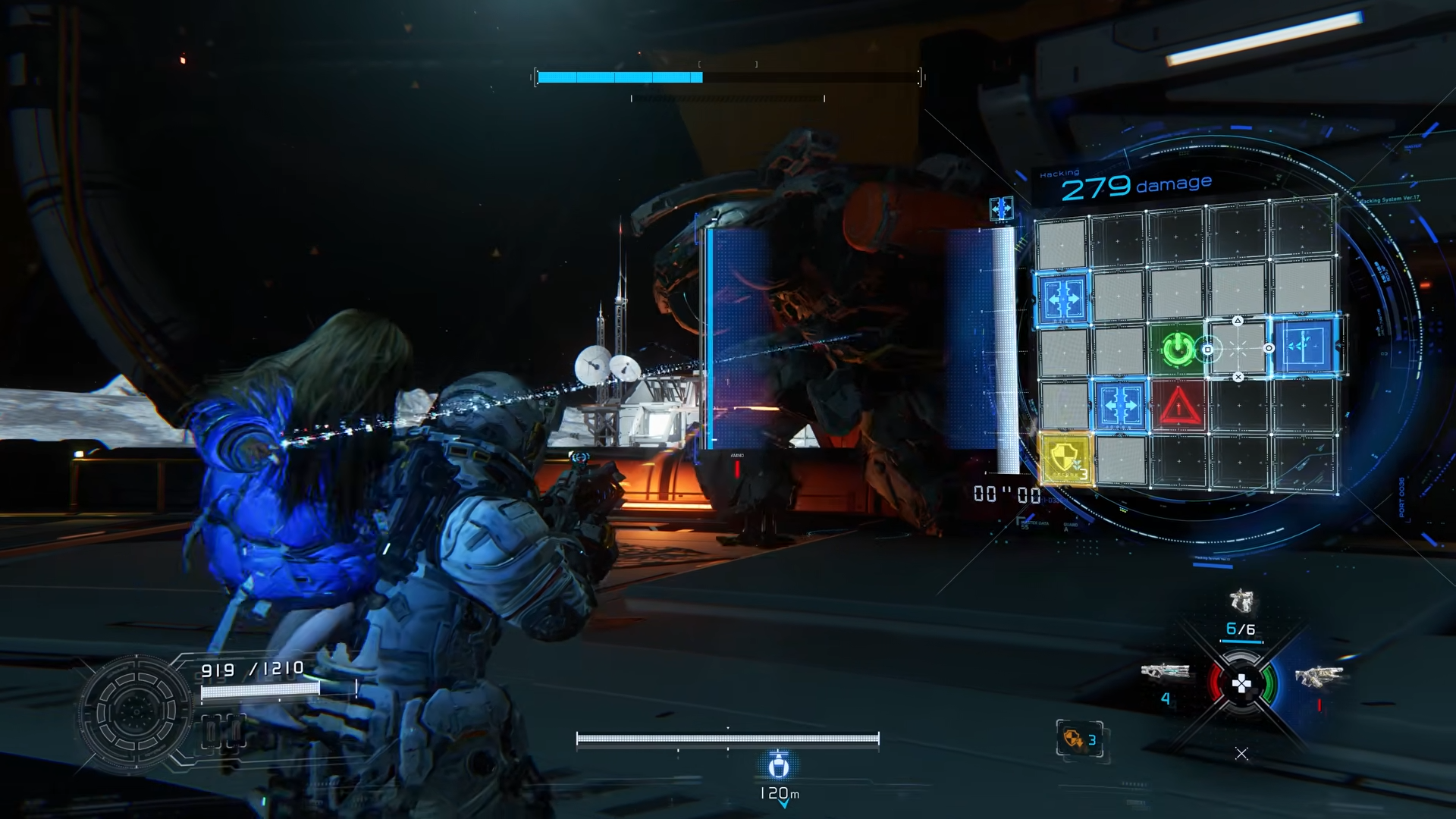
Task: Click the small blue arrow icon above the white gauge
Action: [x=1001, y=209]
